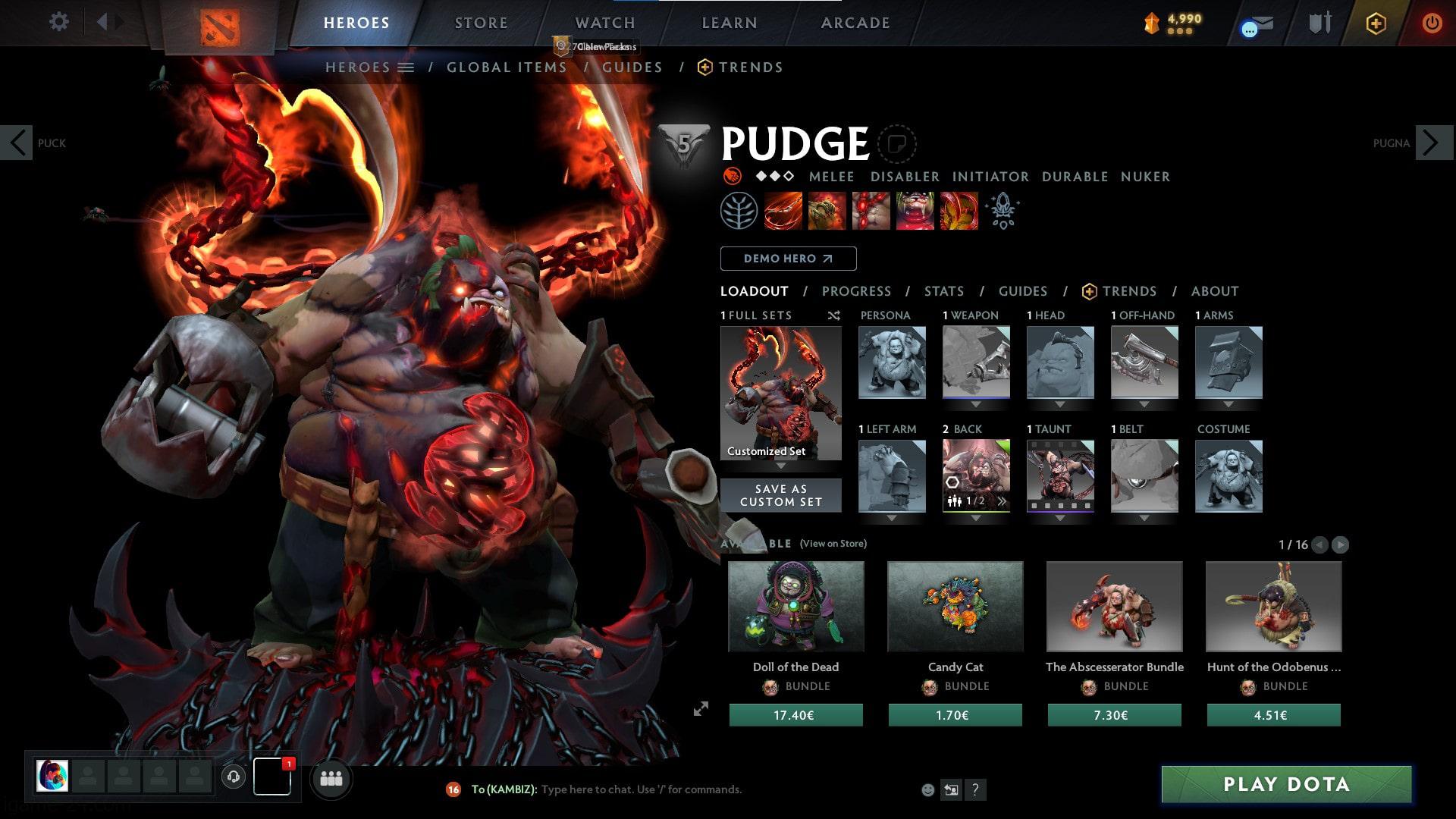Select the Candy Cat bundle thumbnail

[x=955, y=607]
